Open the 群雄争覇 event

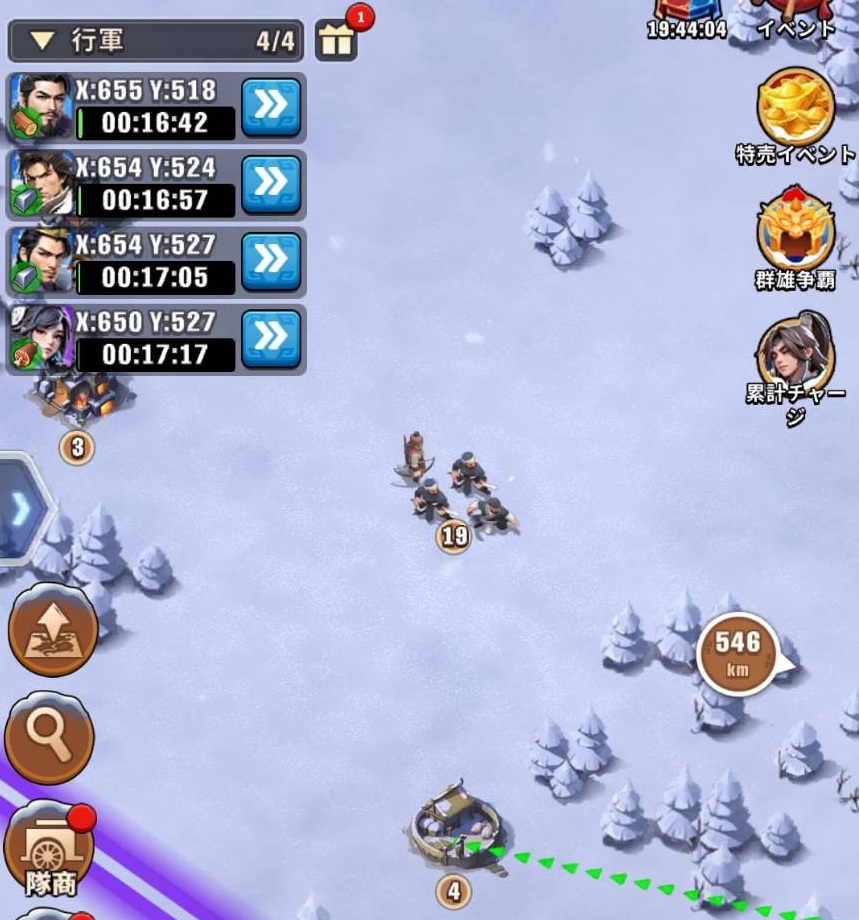pos(795,232)
